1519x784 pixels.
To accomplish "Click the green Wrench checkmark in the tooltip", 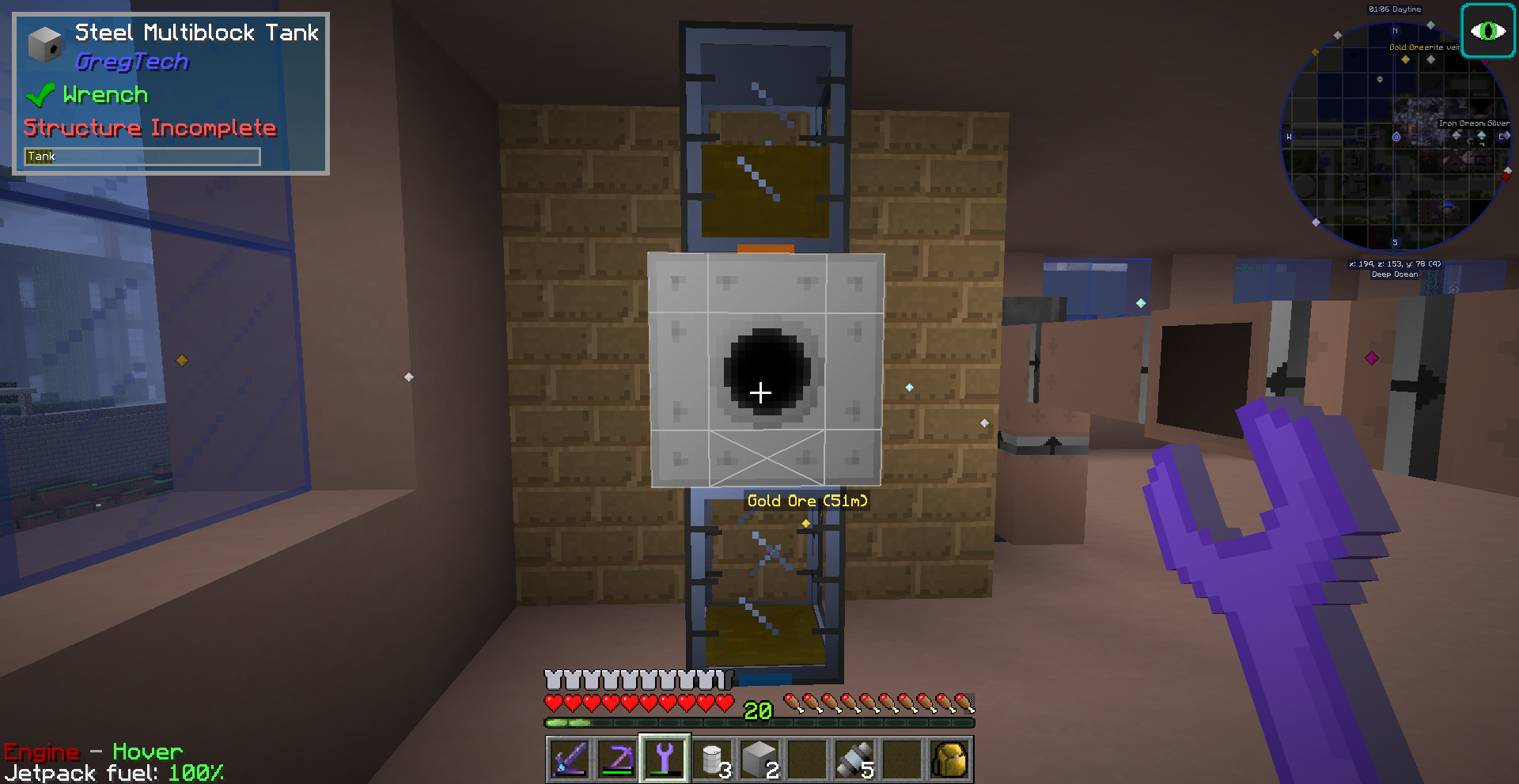I will point(40,94).
